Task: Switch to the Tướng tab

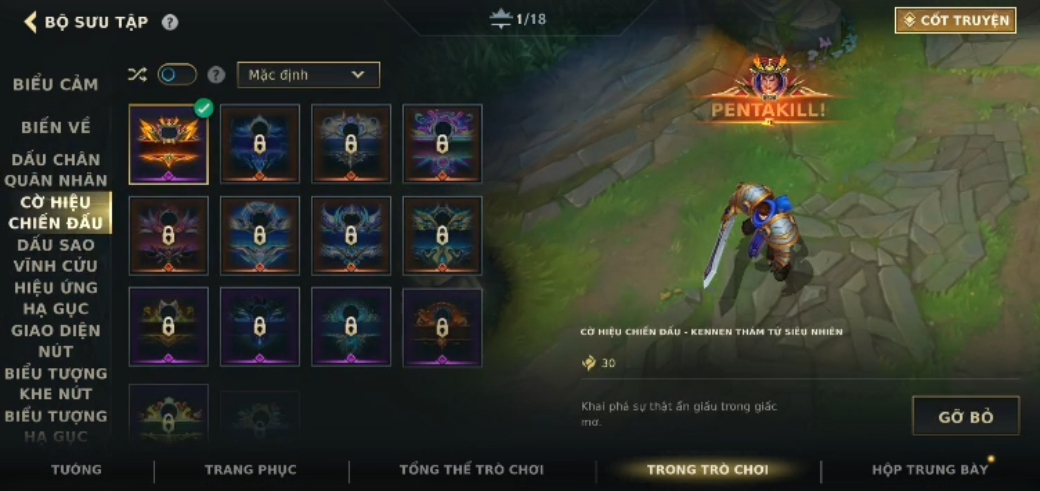Action: 77,470
